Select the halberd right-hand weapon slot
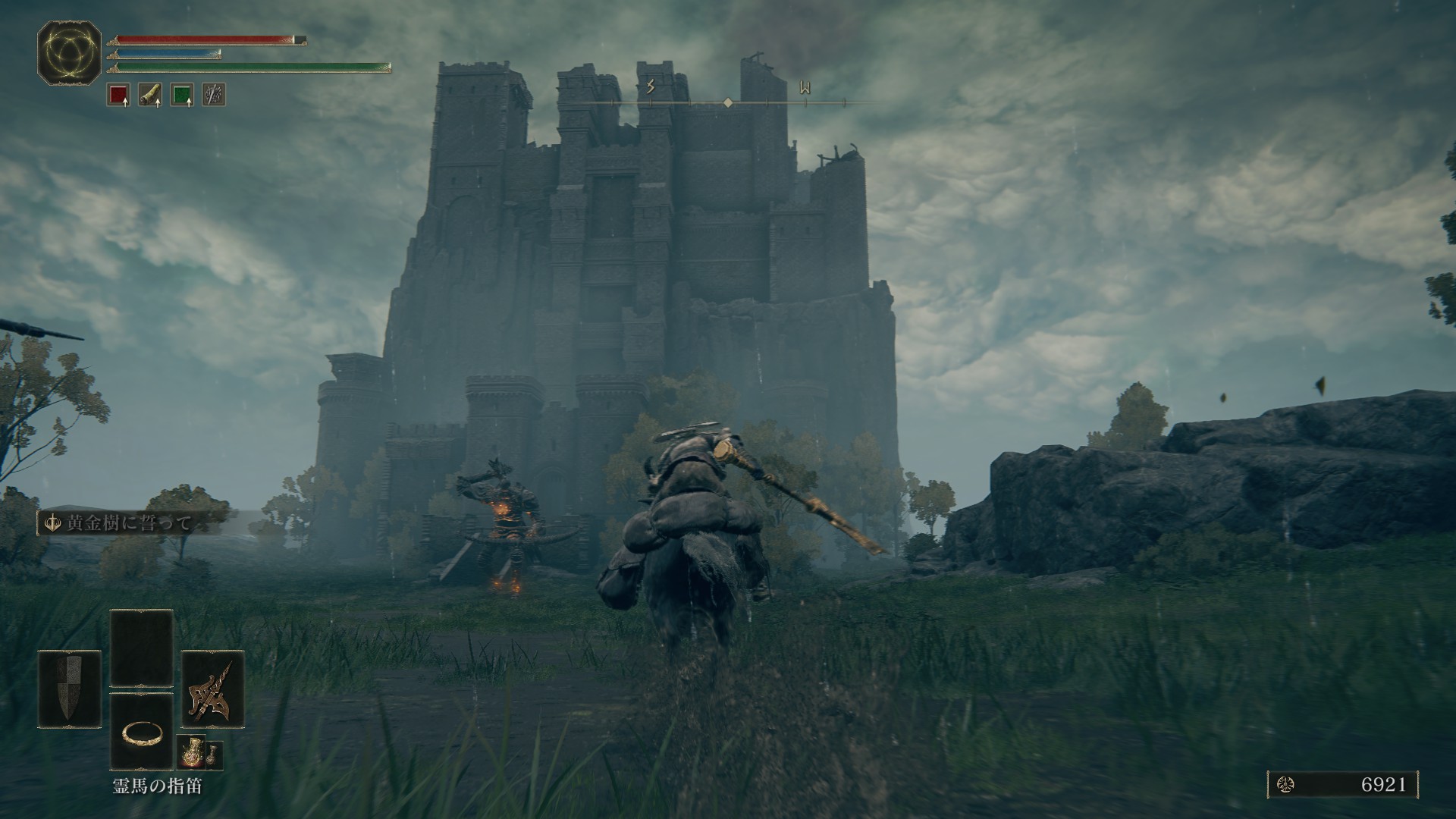Image resolution: width=1456 pixels, height=819 pixels. tap(213, 689)
